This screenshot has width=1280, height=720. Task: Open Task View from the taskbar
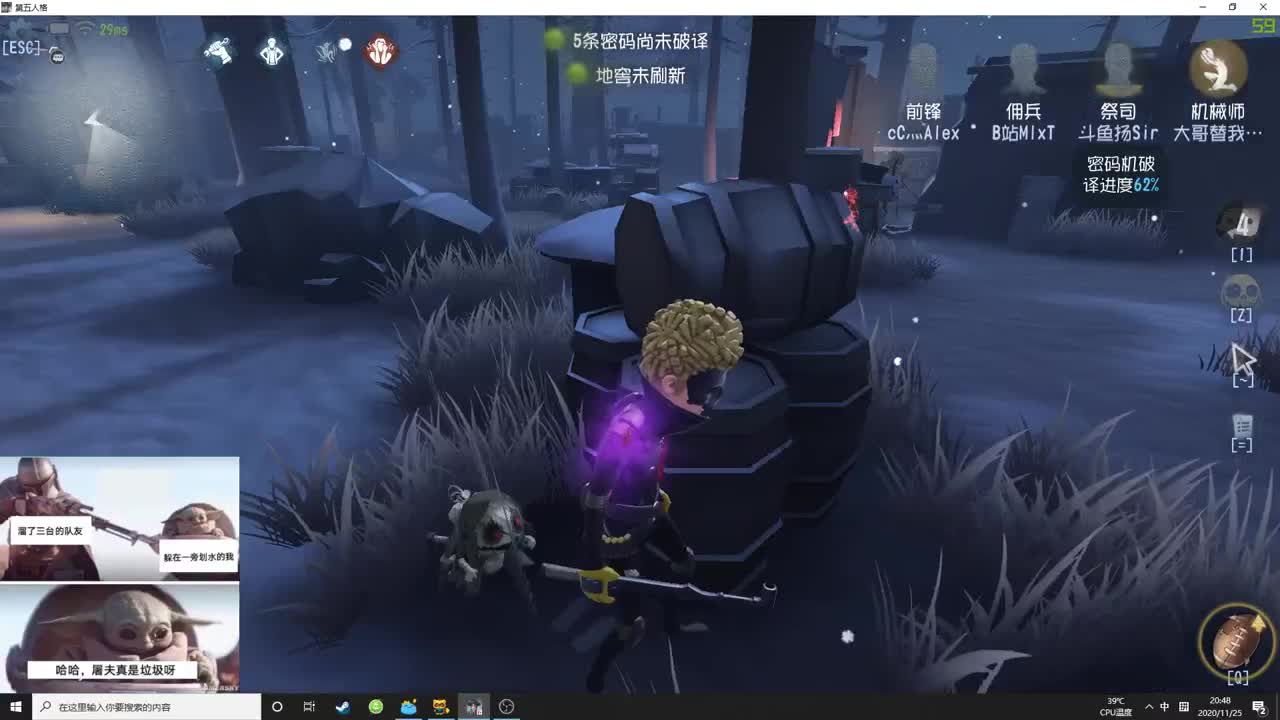(309, 707)
